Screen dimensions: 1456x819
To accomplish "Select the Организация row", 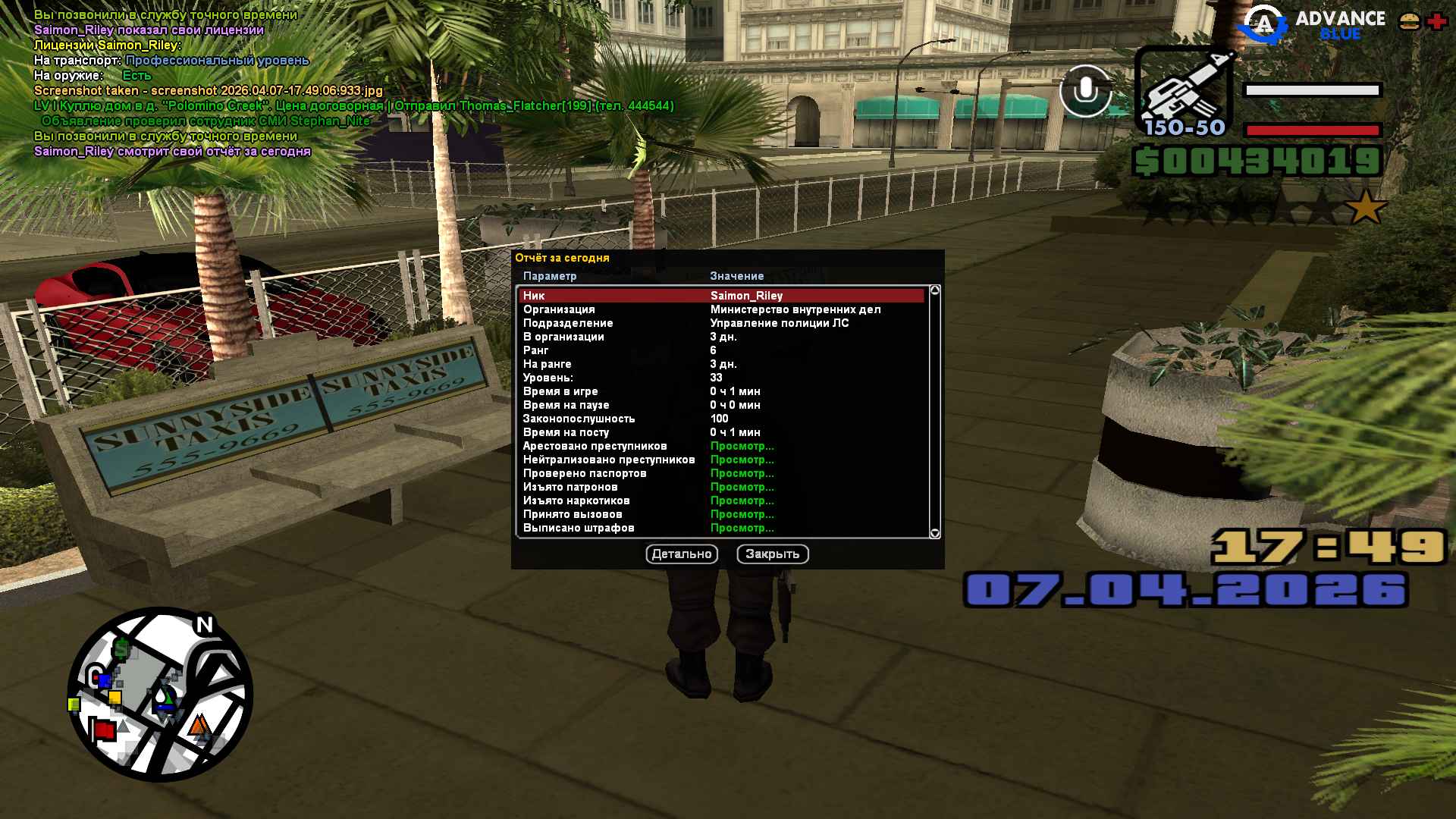I will click(720, 309).
